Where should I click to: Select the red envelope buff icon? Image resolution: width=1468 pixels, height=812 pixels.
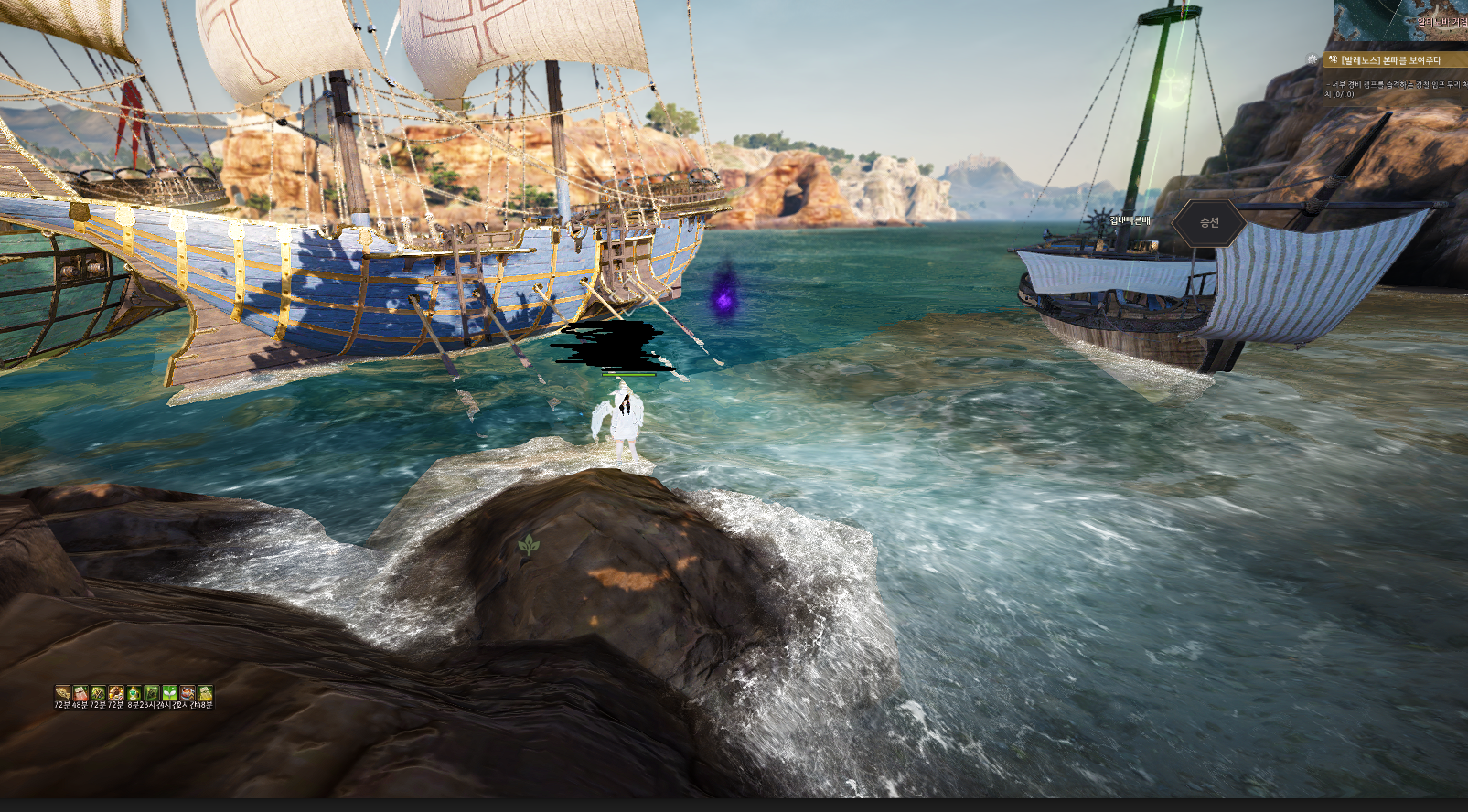click(80, 693)
